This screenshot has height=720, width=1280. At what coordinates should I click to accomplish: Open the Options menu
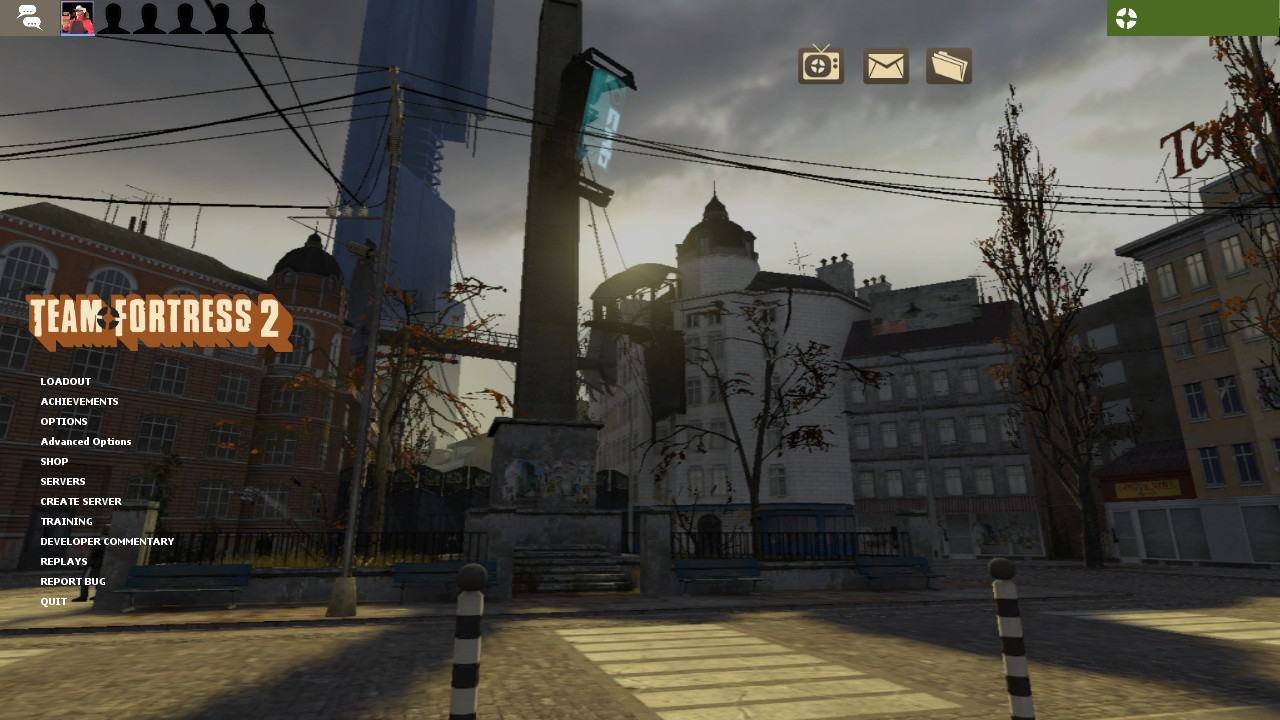coord(63,421)
